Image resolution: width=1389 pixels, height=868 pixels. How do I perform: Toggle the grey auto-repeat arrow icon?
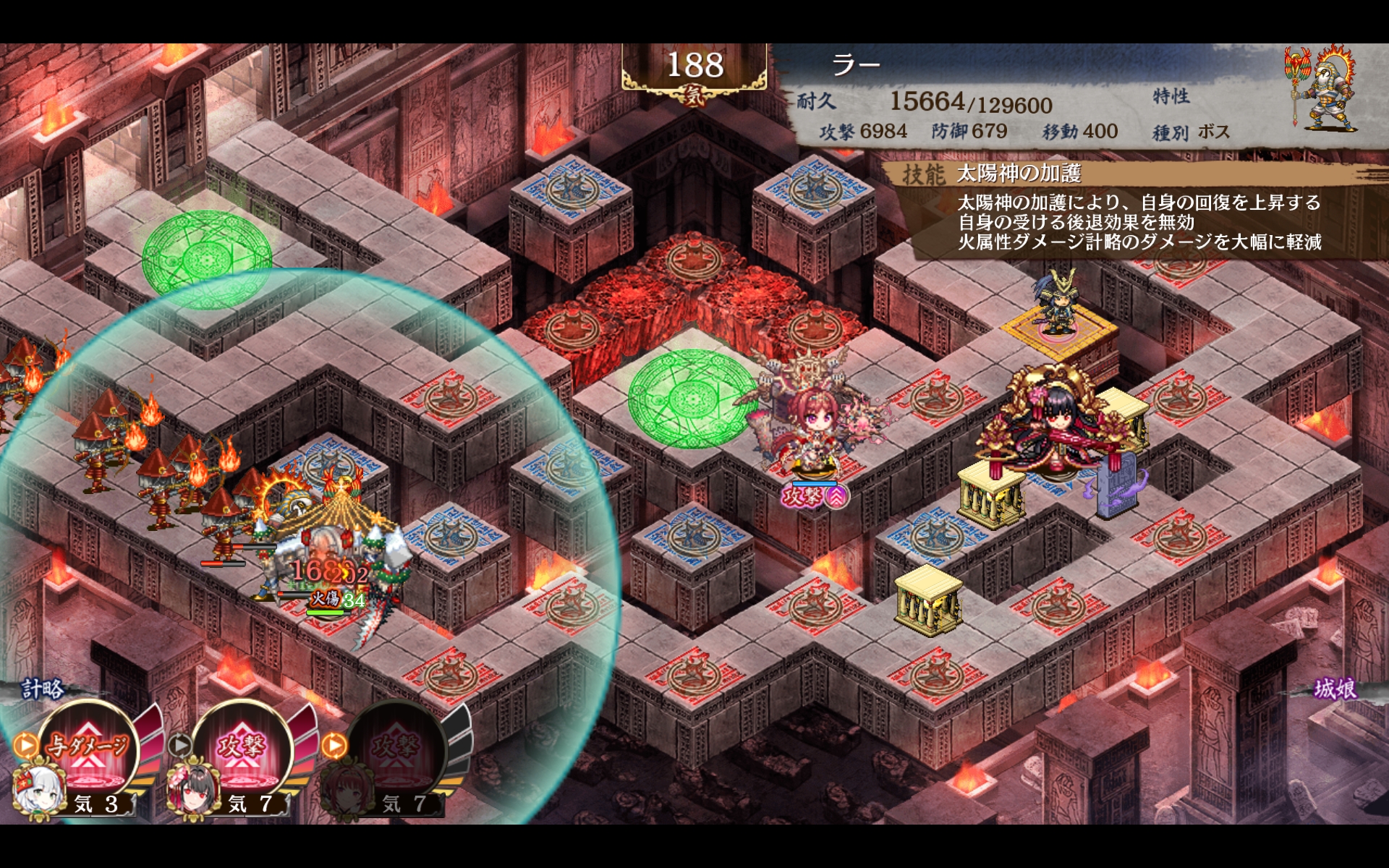pos(179,744)
